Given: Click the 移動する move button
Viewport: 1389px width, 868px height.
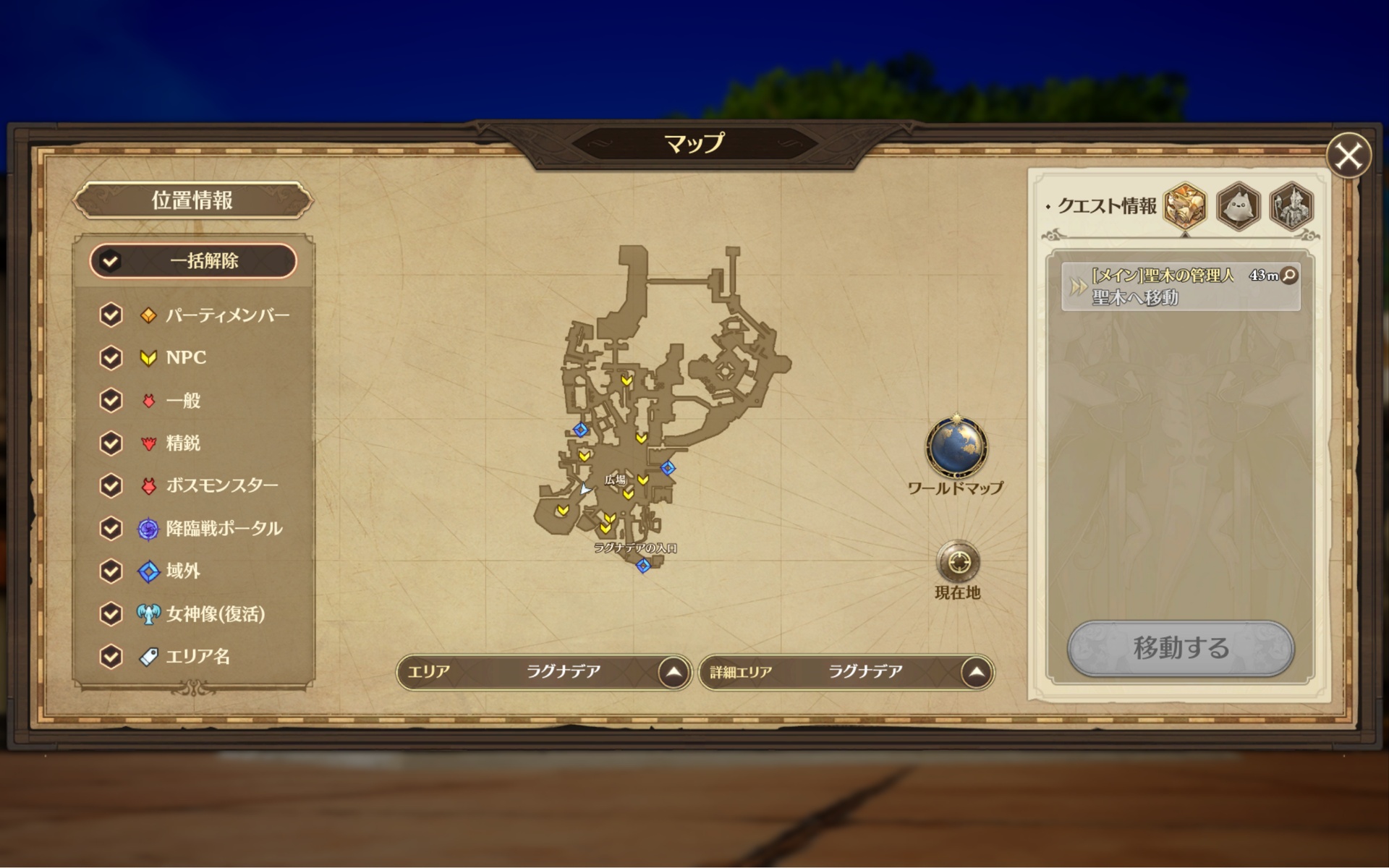Looking at the screenshot, I should pyautogui.click(x=1180, y=648).
